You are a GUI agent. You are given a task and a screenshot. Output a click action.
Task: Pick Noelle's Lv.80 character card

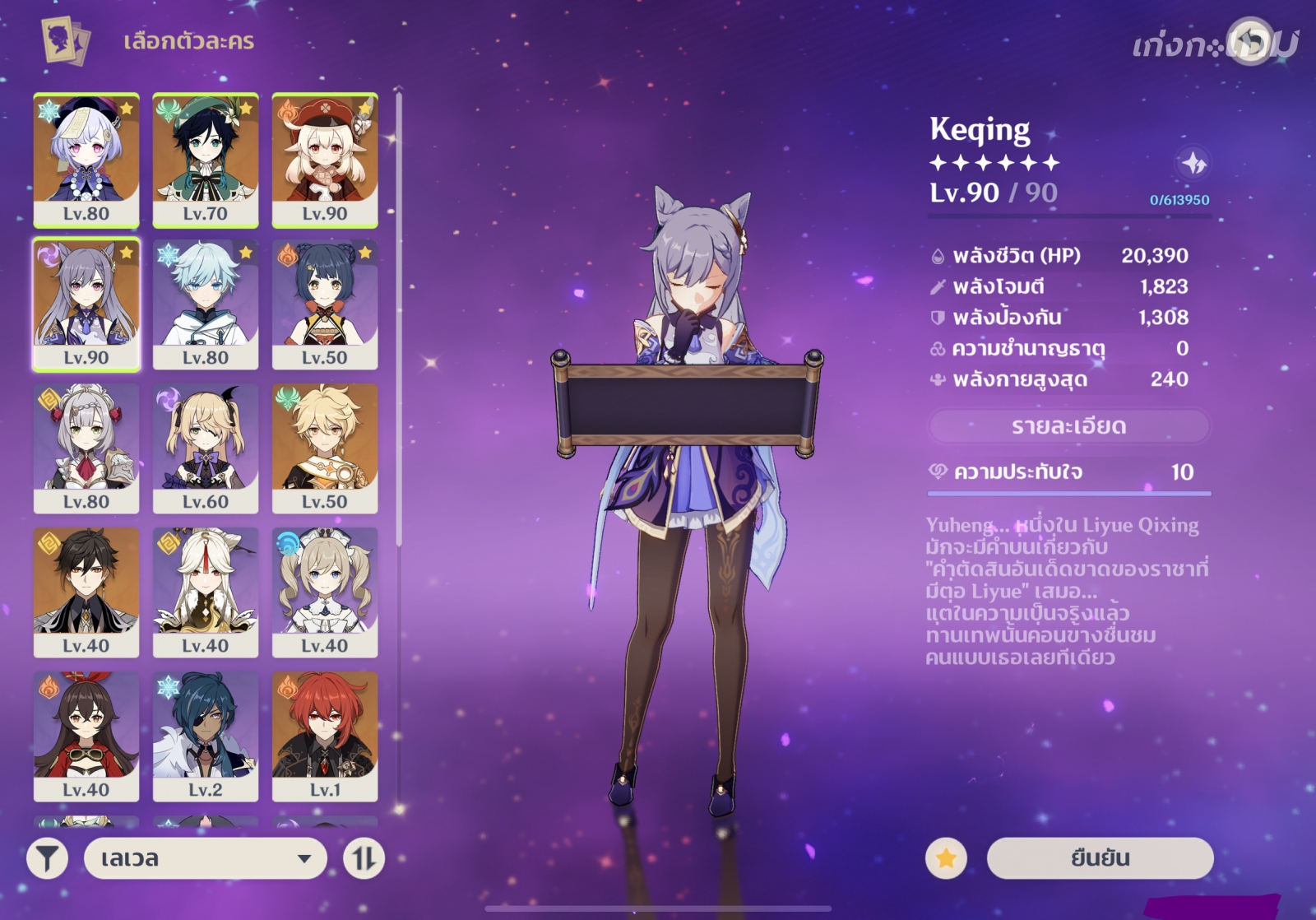[86, 448]
